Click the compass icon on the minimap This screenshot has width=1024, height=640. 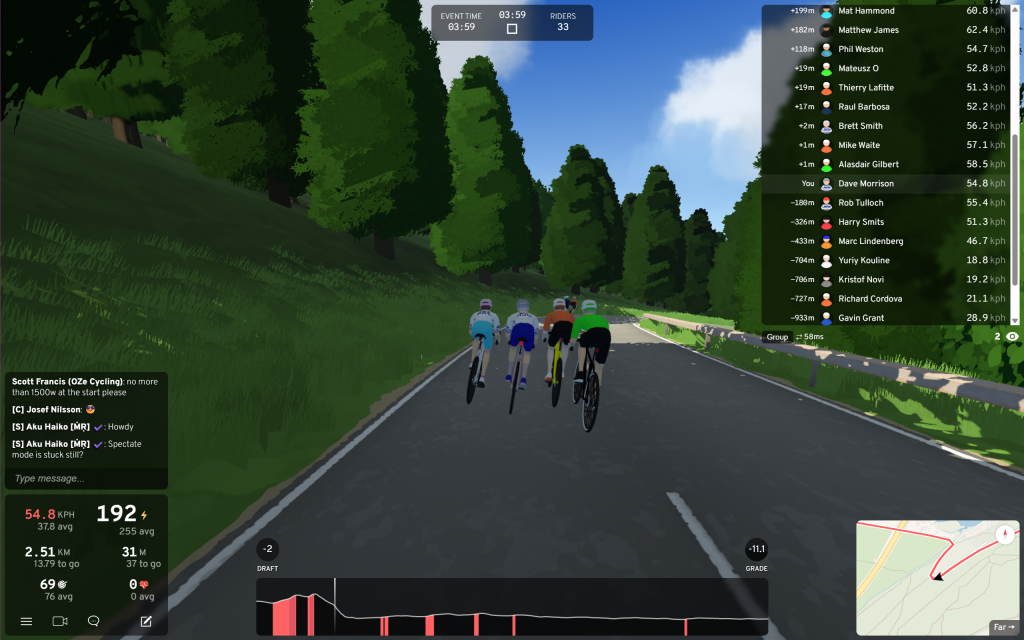1004,535
